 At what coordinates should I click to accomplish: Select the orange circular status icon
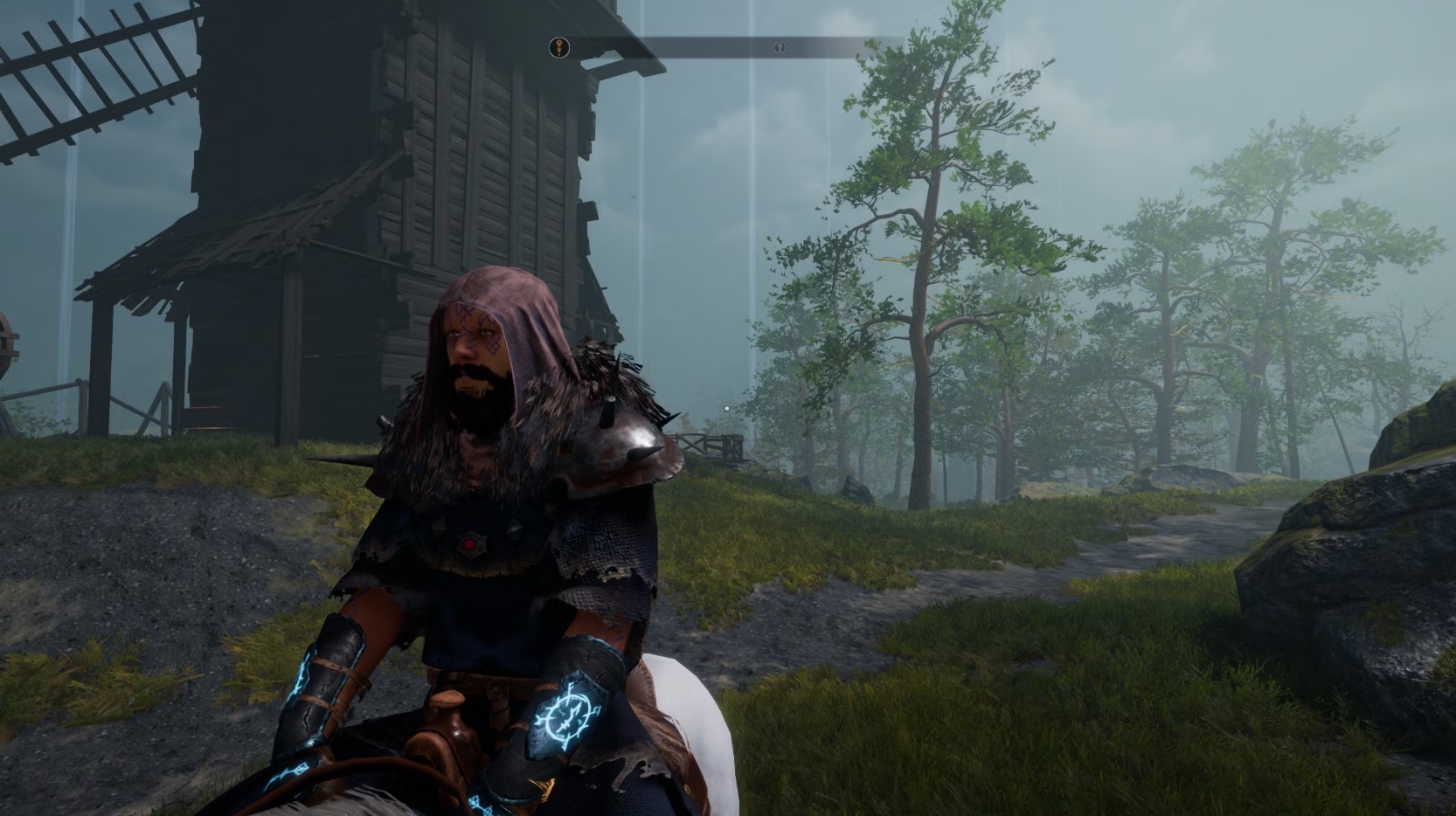[559, 48]
